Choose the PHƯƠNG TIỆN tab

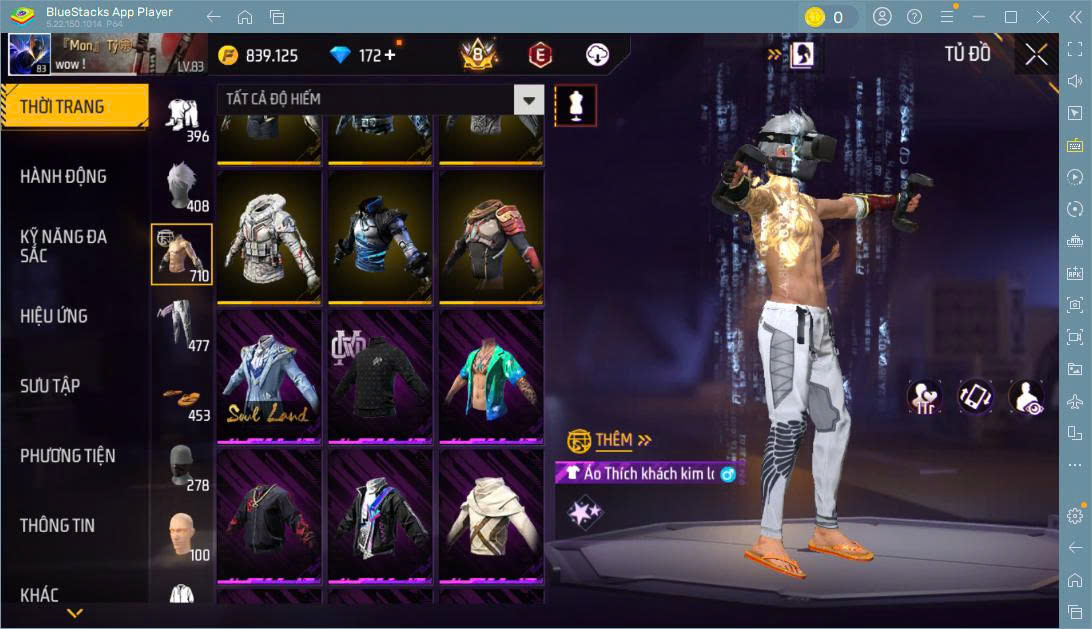point(67,456)
